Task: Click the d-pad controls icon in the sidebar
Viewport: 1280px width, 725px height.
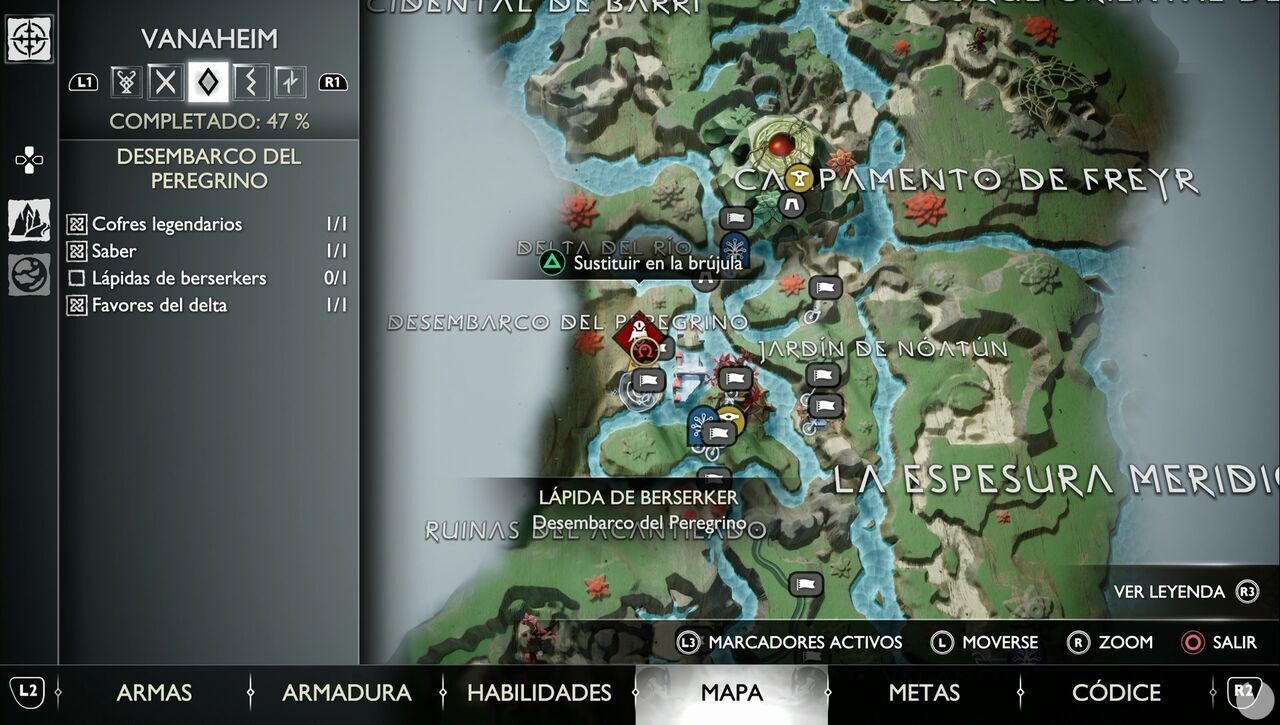Action: click(x=29, y=160)
